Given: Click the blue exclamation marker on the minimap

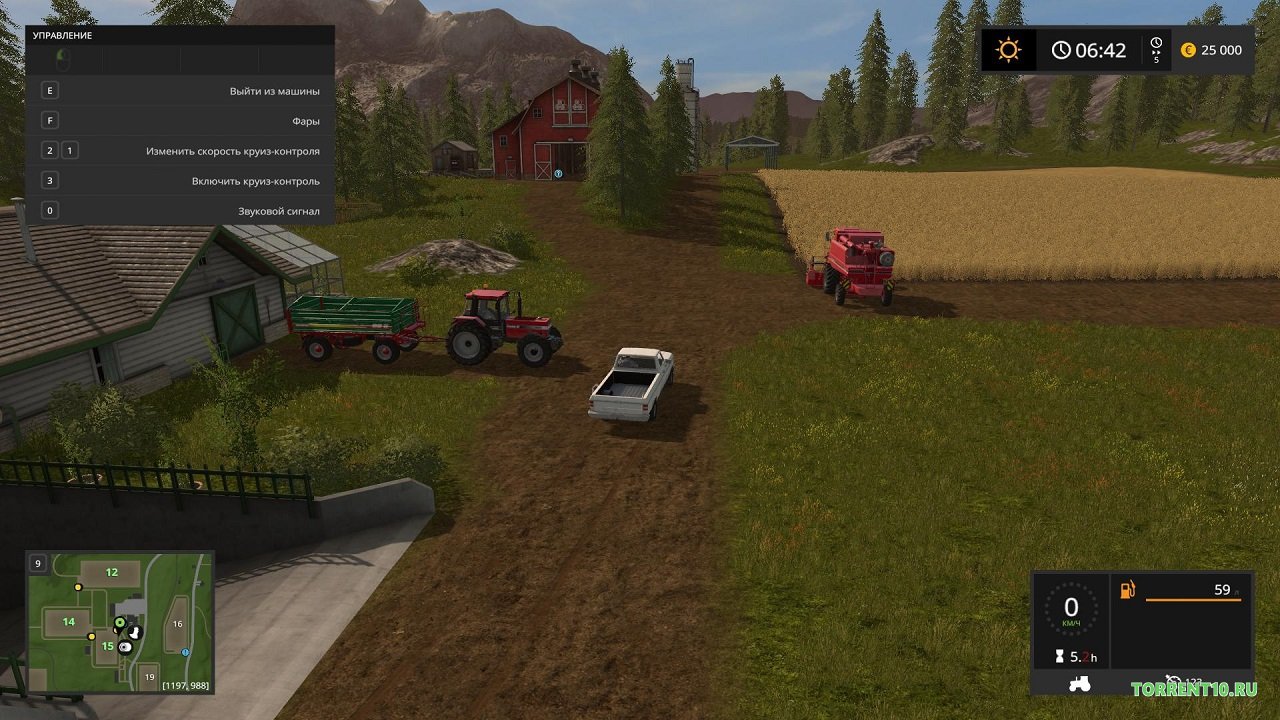Looking at the screenshot, I should (186, 651).
